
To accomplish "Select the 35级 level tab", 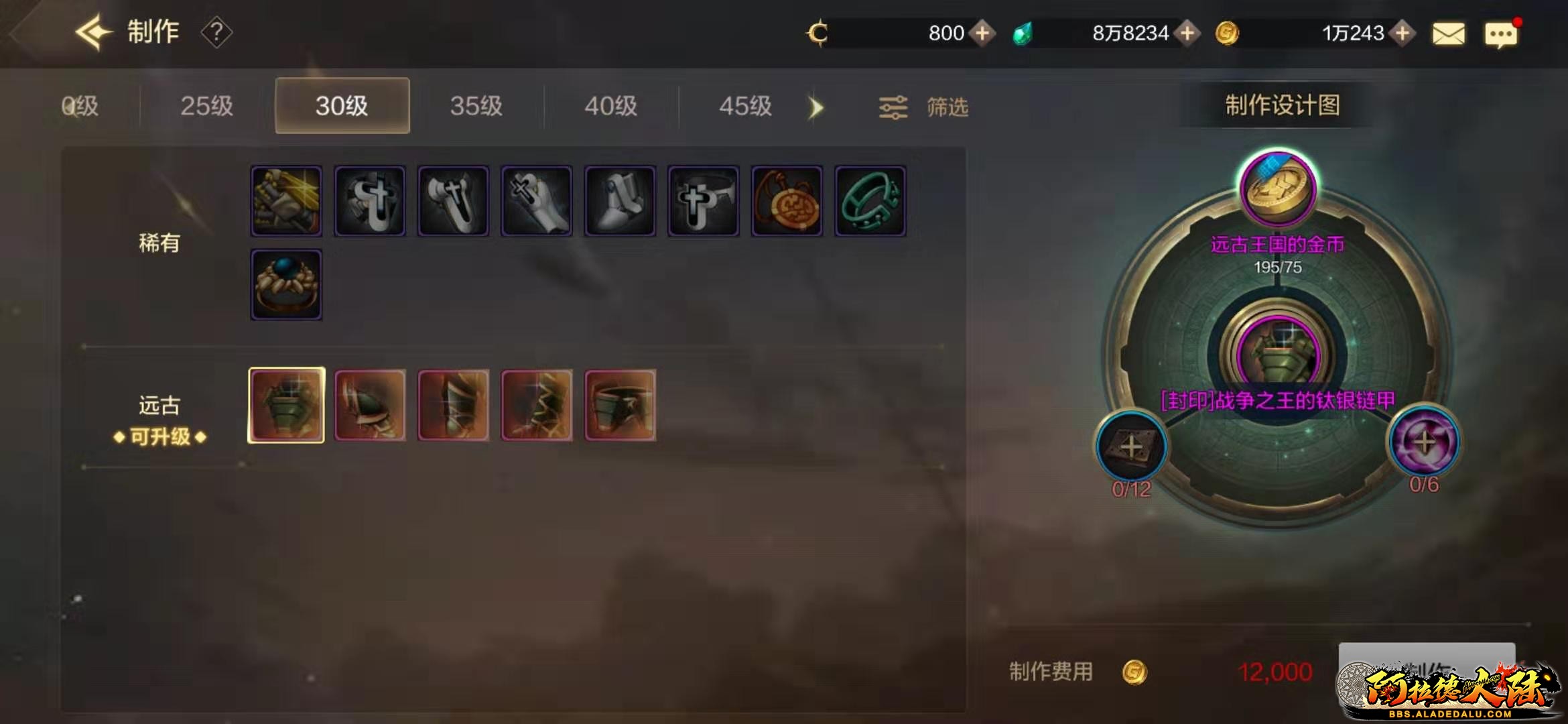I will coord(476,106).
